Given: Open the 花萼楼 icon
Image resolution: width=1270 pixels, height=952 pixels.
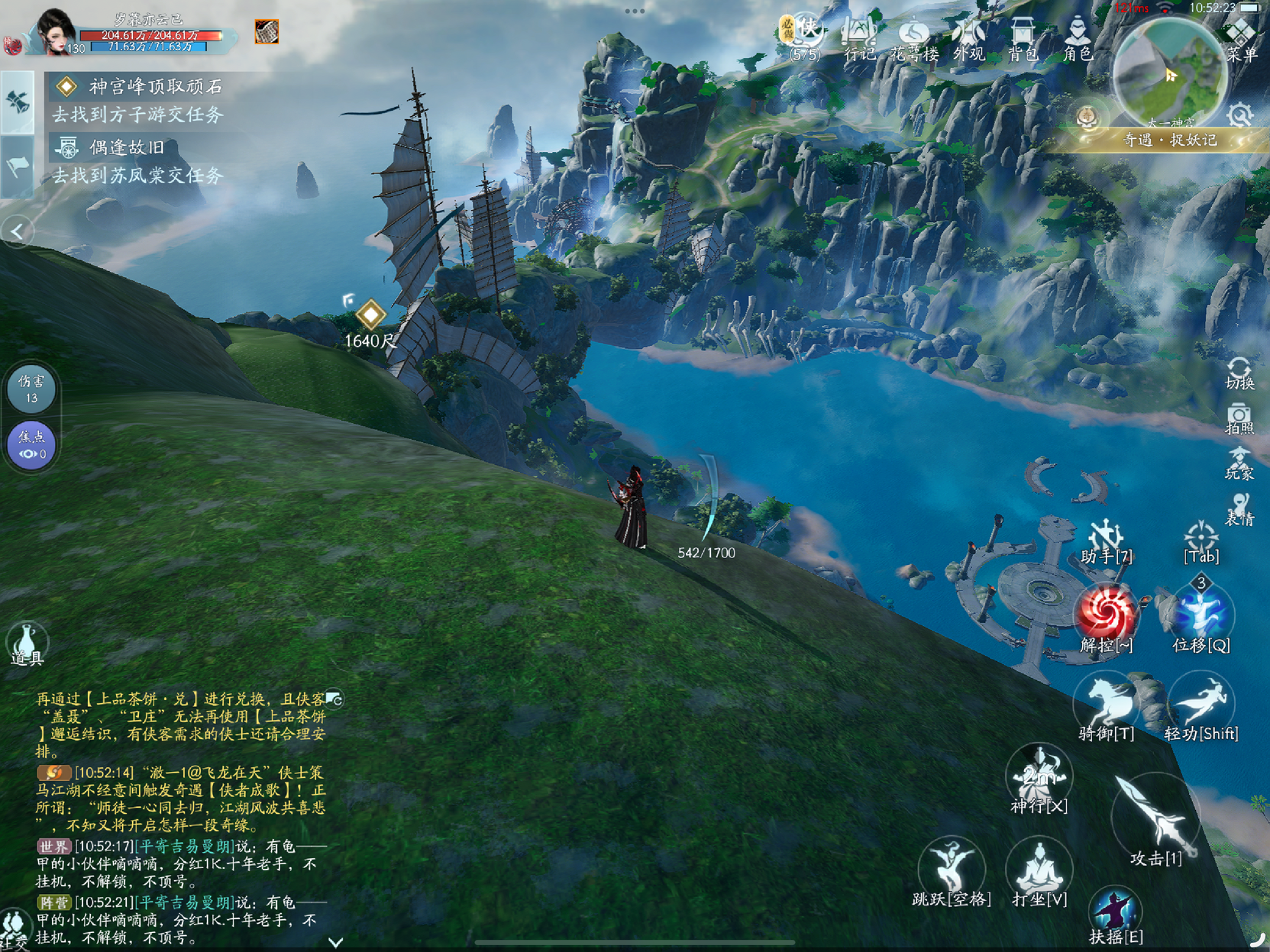Looking at the screenshot, I should [x=914, y=38].
